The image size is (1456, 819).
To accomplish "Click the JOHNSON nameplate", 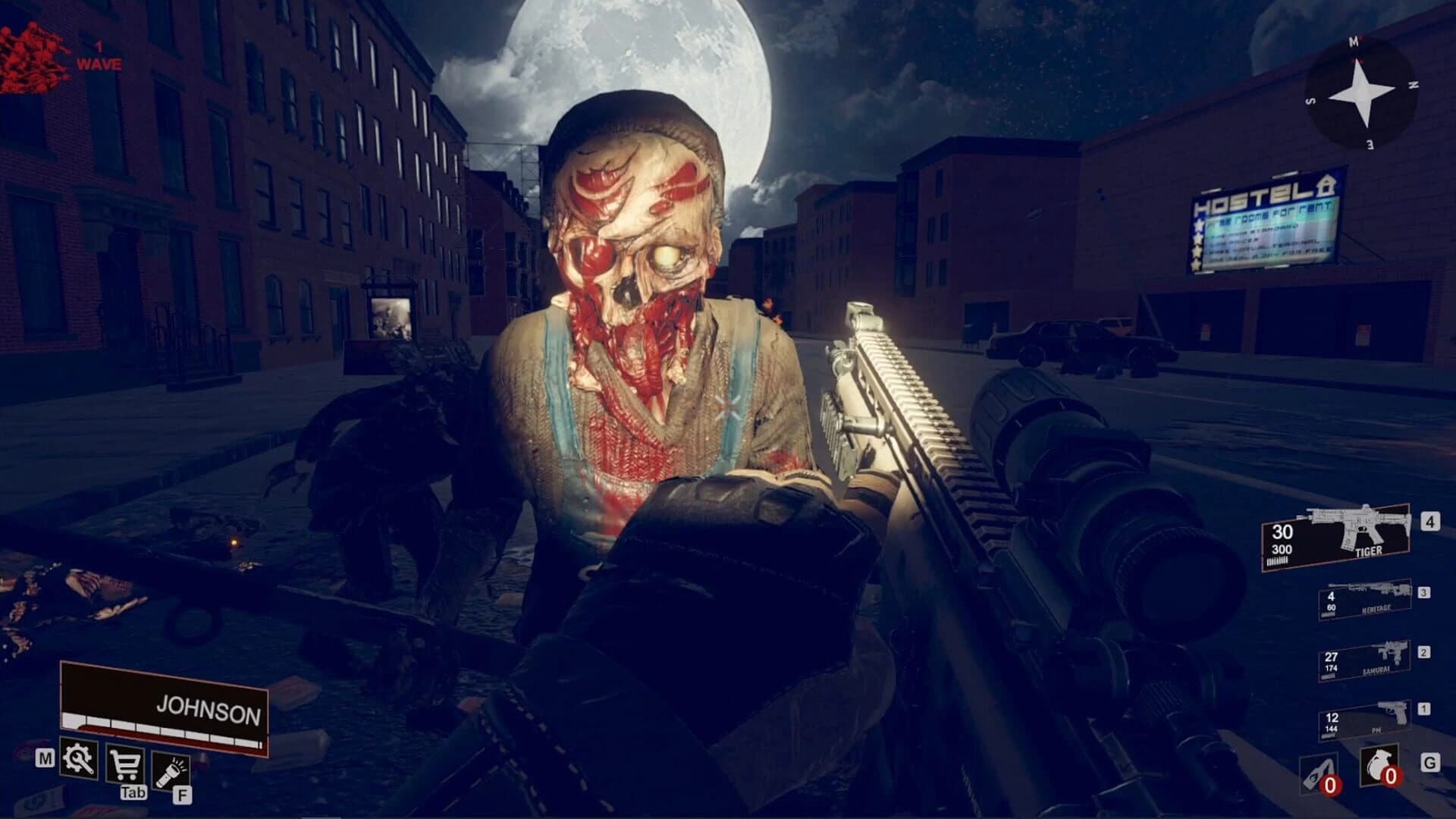I will (209, 705).
